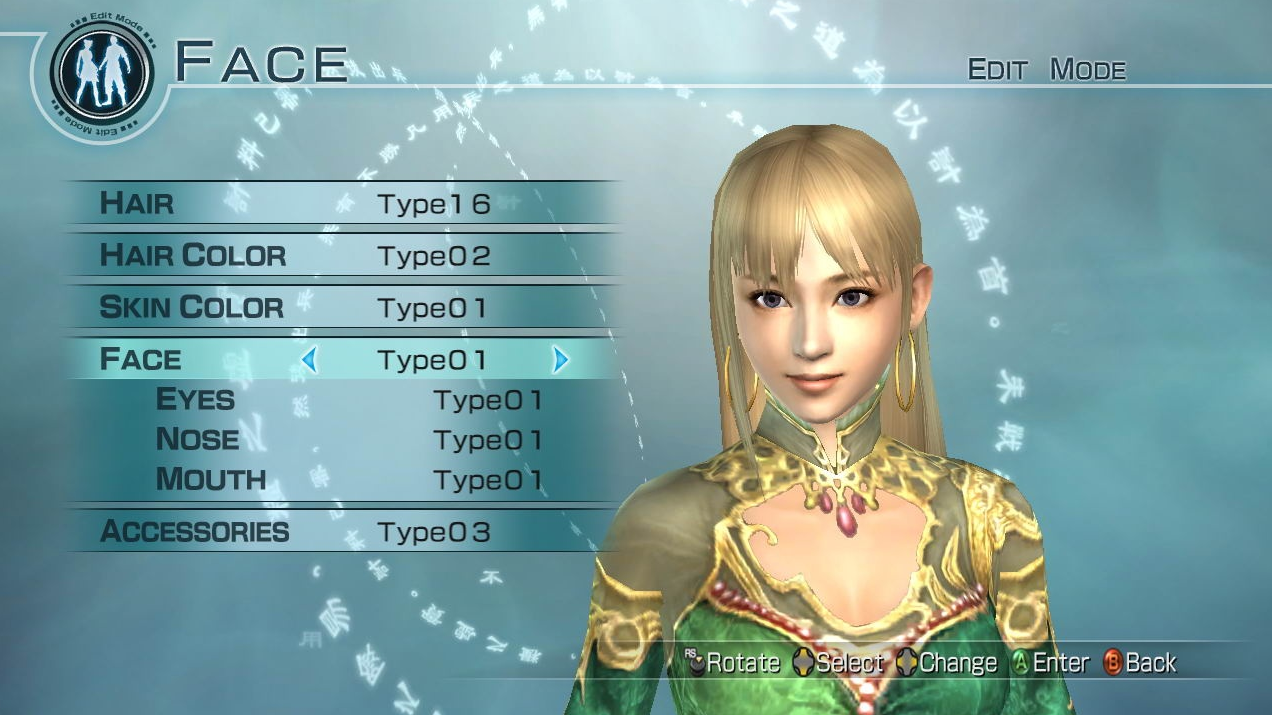Choose the Mouth sub-option
The width and height of the screenshot is (1272, 715).
[348, 480]
